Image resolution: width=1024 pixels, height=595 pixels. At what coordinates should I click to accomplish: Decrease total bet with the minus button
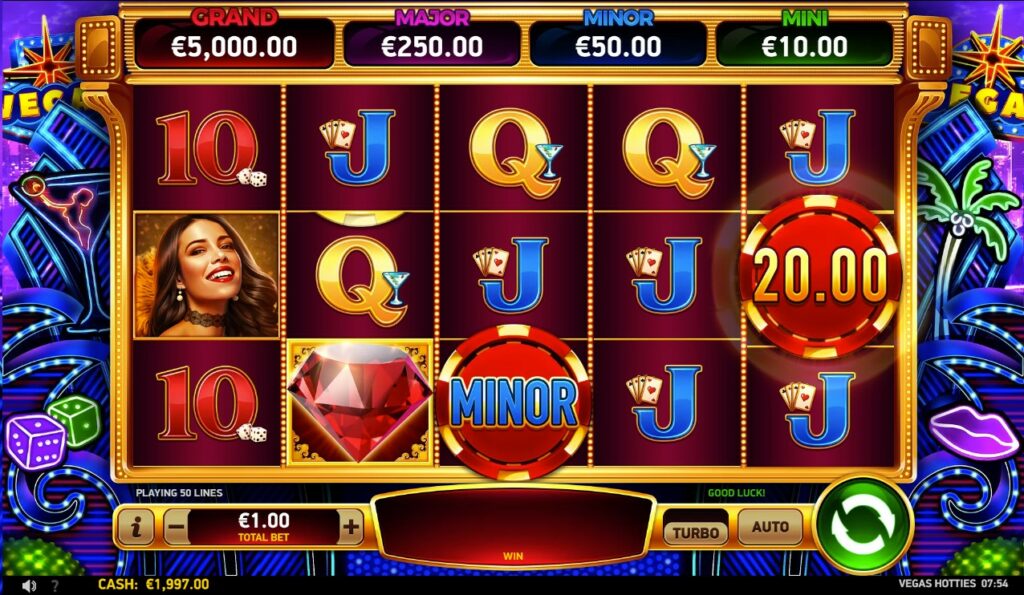(176, 527)
